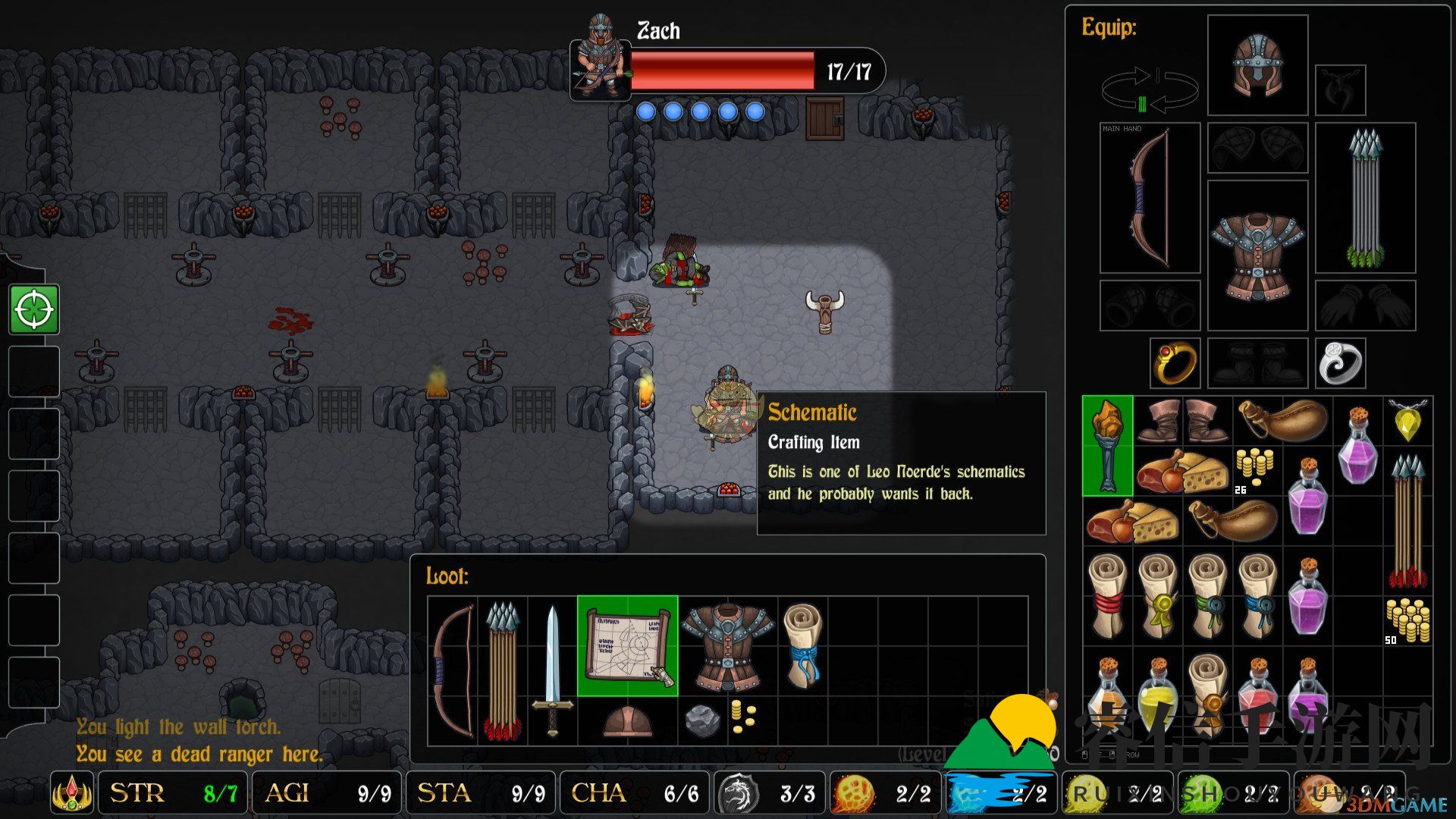
Task: Take the small helmet from the loot
Action: coord(627,720)
